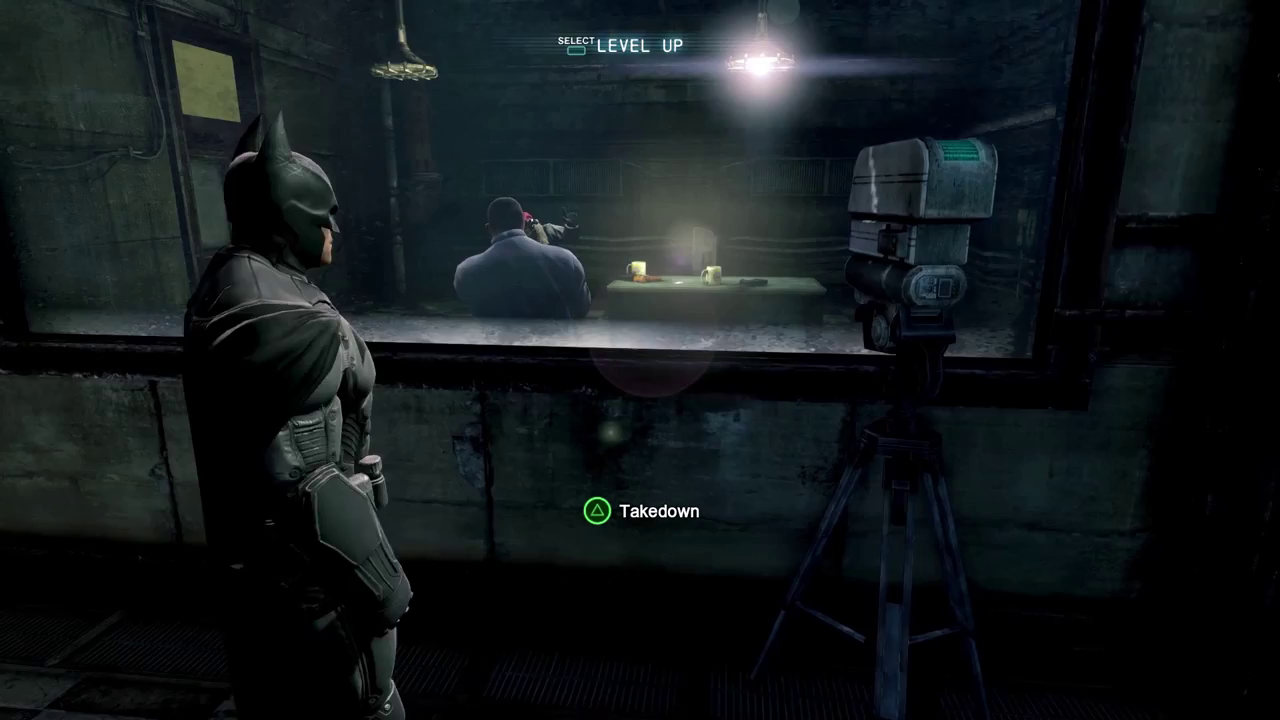The height and width of the screenshot is (720, 1280).
Task: Click the LEVEL UP text
Action: [x=638, y=46]
